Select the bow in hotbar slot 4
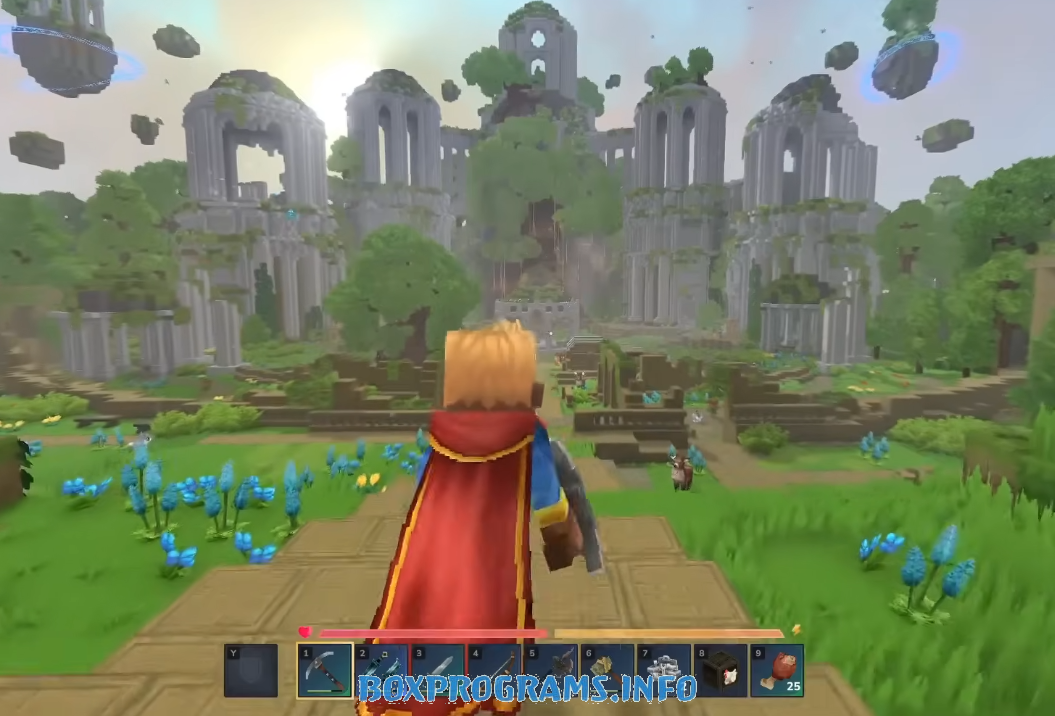 coord(494,670)
